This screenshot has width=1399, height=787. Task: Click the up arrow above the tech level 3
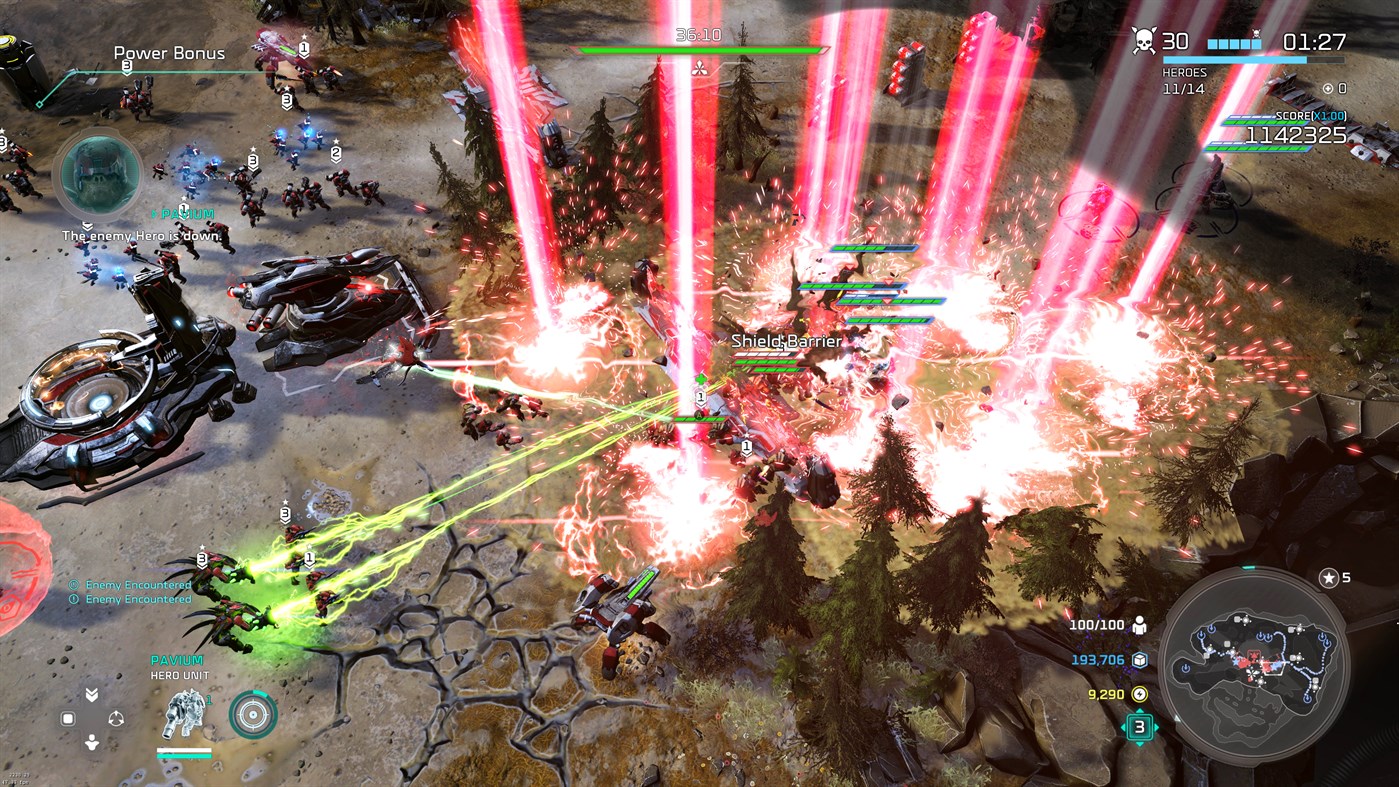pyautogui.click(x=1139, y=712)
